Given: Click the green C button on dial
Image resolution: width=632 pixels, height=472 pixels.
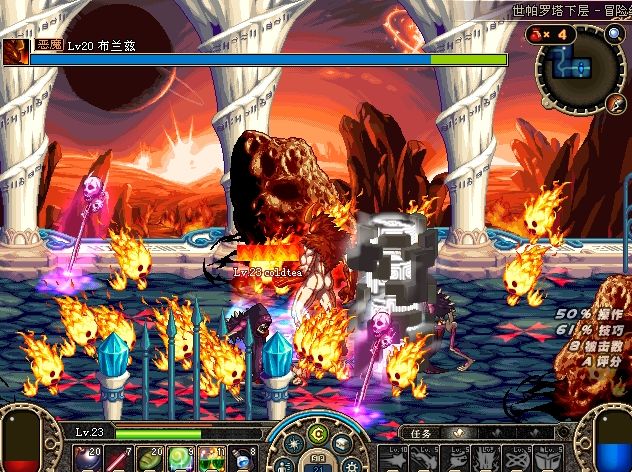Looking at the screenshot, I should point(318,432).
